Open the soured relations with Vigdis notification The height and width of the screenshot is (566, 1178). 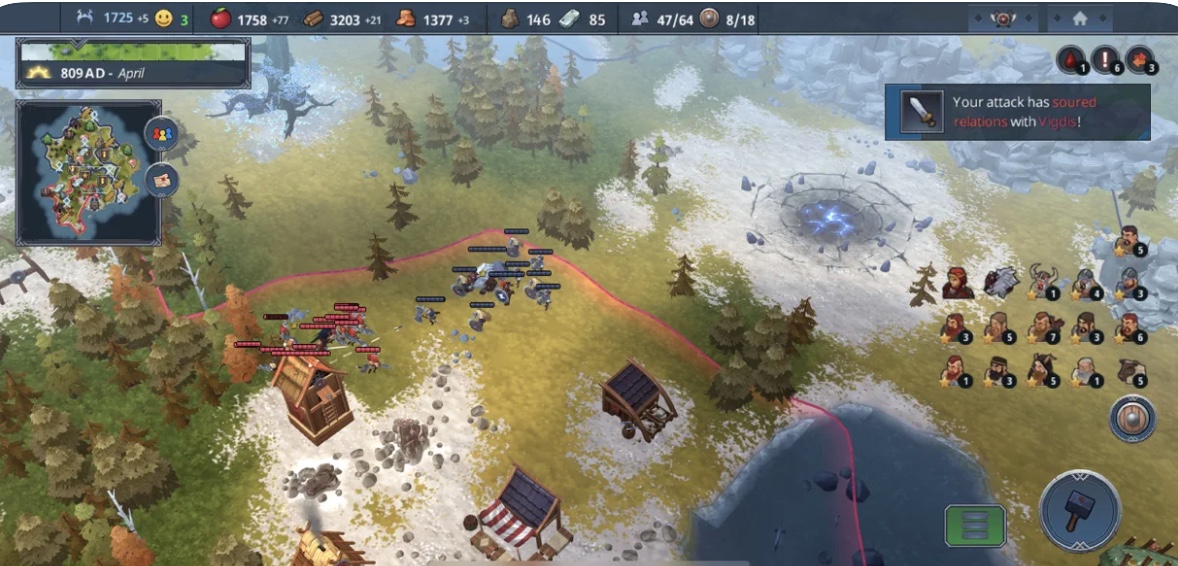click(x=1017, y=112)
